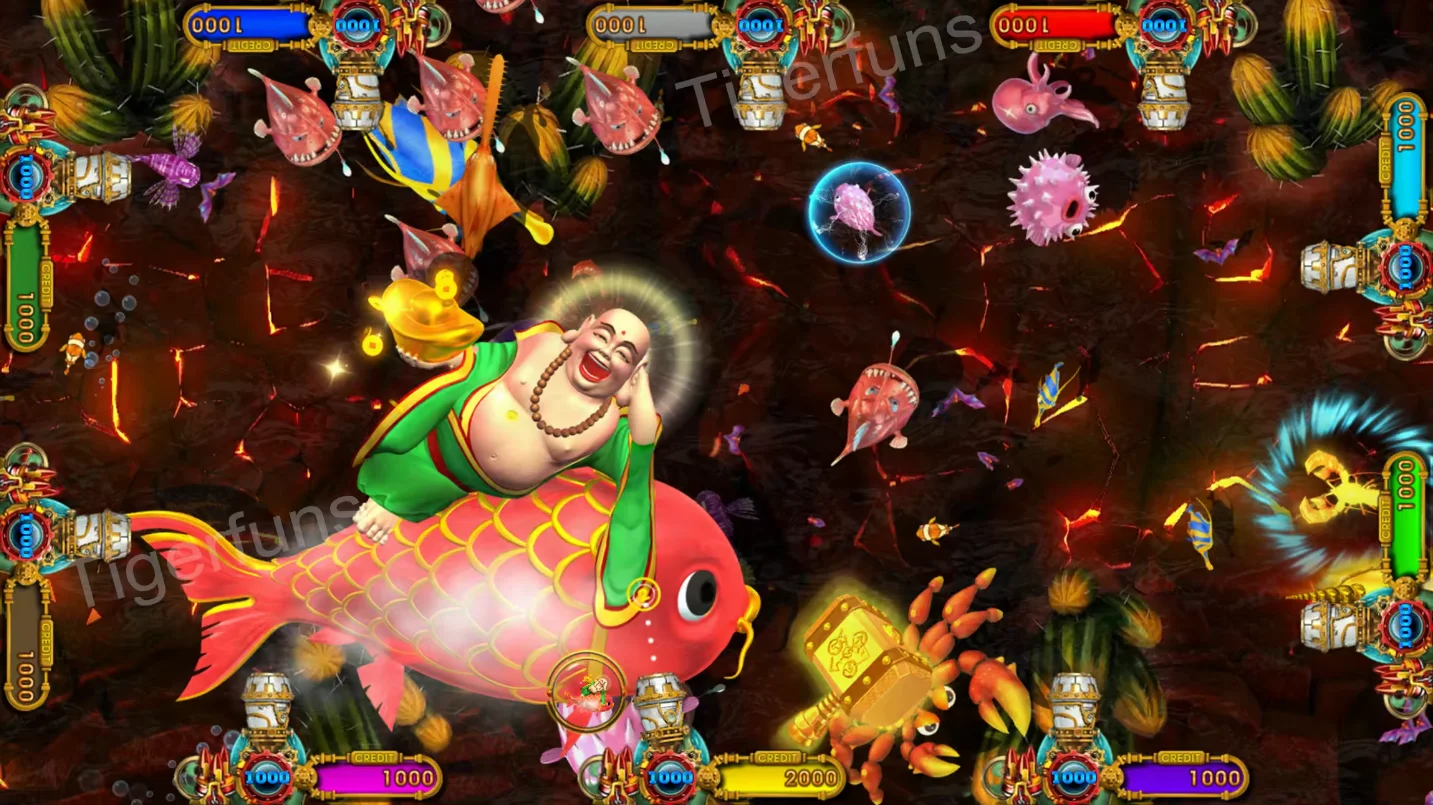This screenshot has height=805, width=1433.
Task: Click the pink octopus at the top right
Action: [x=1030, y=105]
